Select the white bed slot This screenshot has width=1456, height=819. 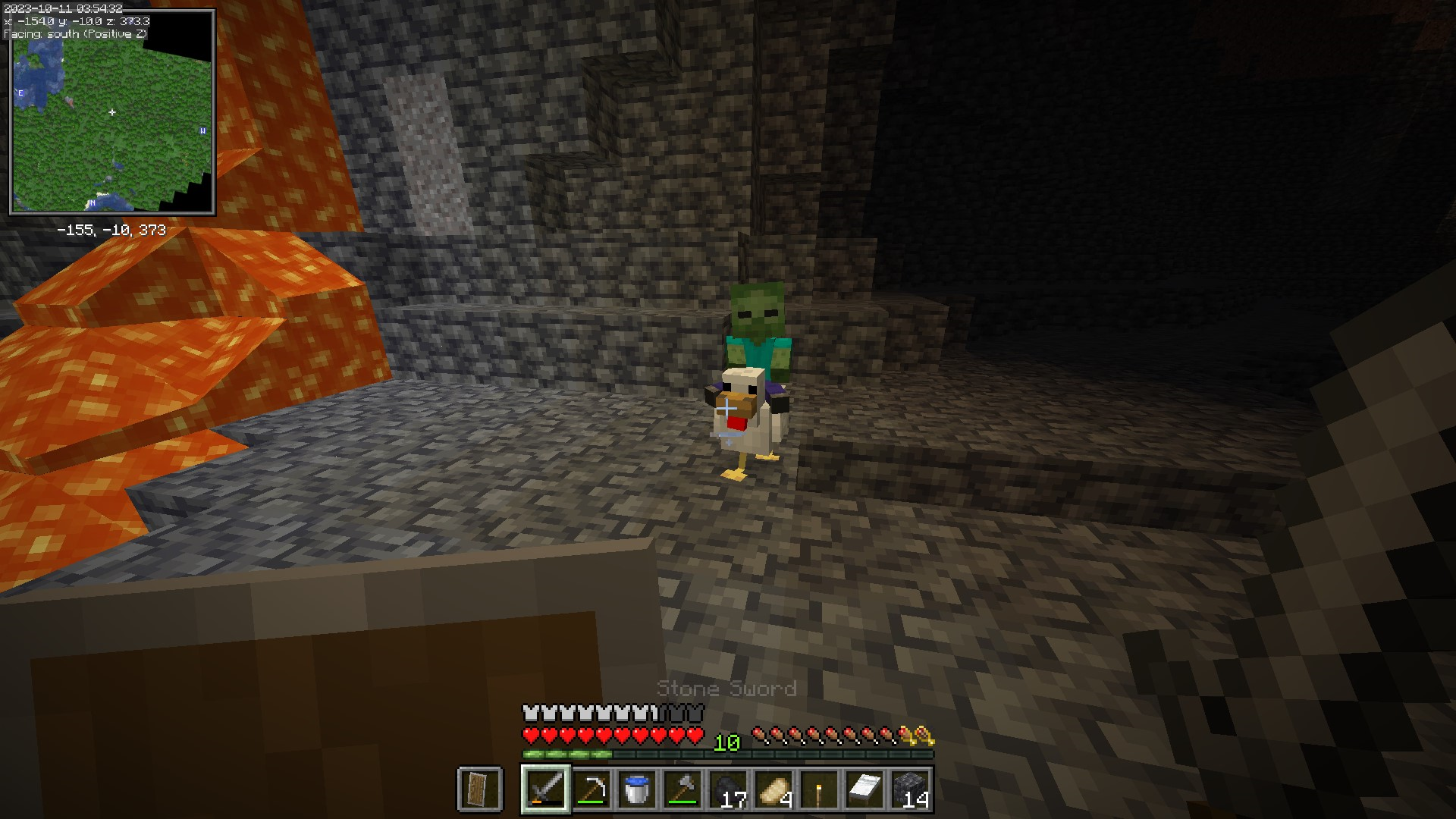coord(864,789)
